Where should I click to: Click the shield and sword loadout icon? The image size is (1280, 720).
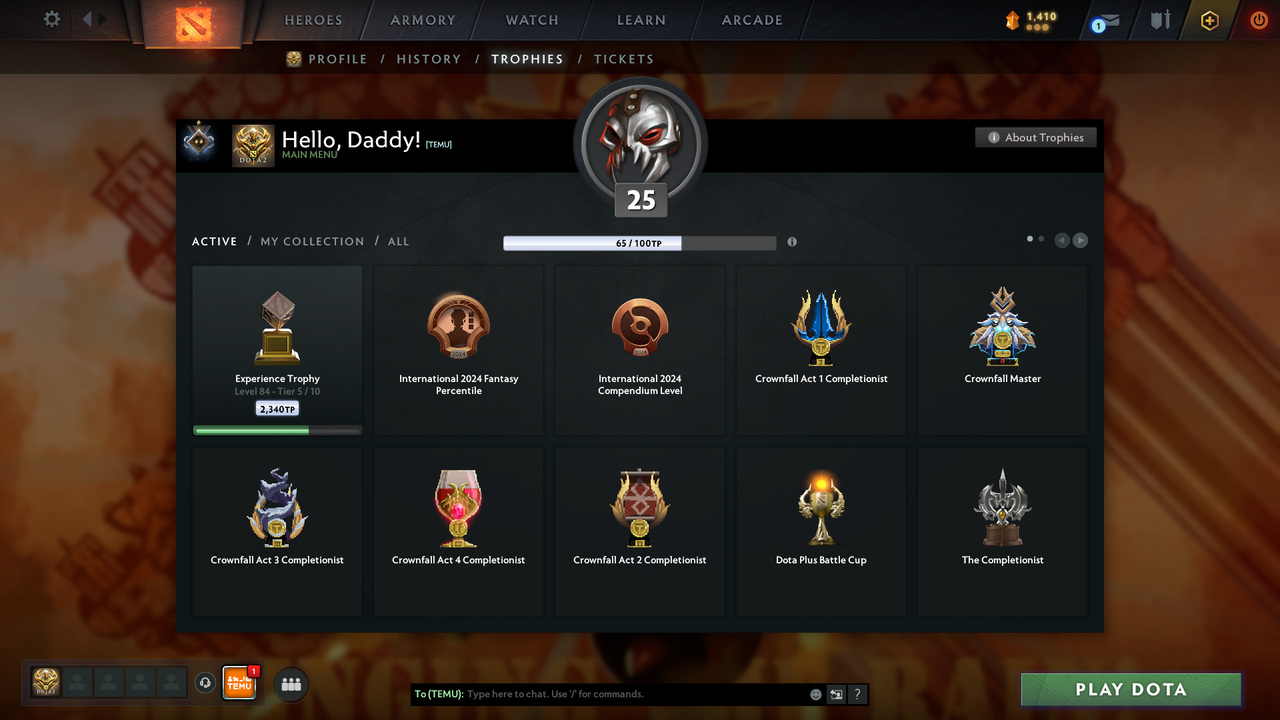(1159, 20)
